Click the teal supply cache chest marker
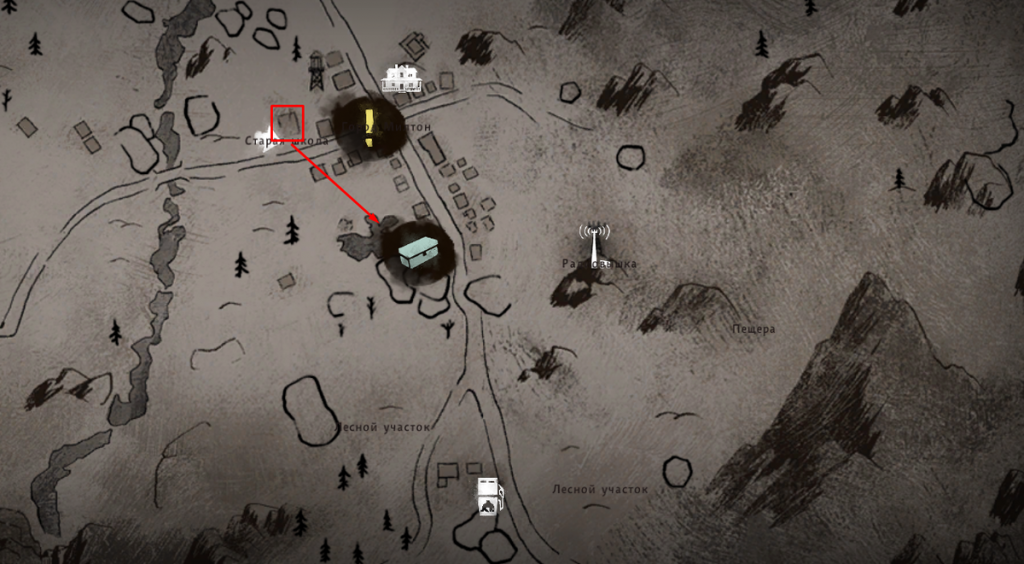 click(x=415, y=251)
